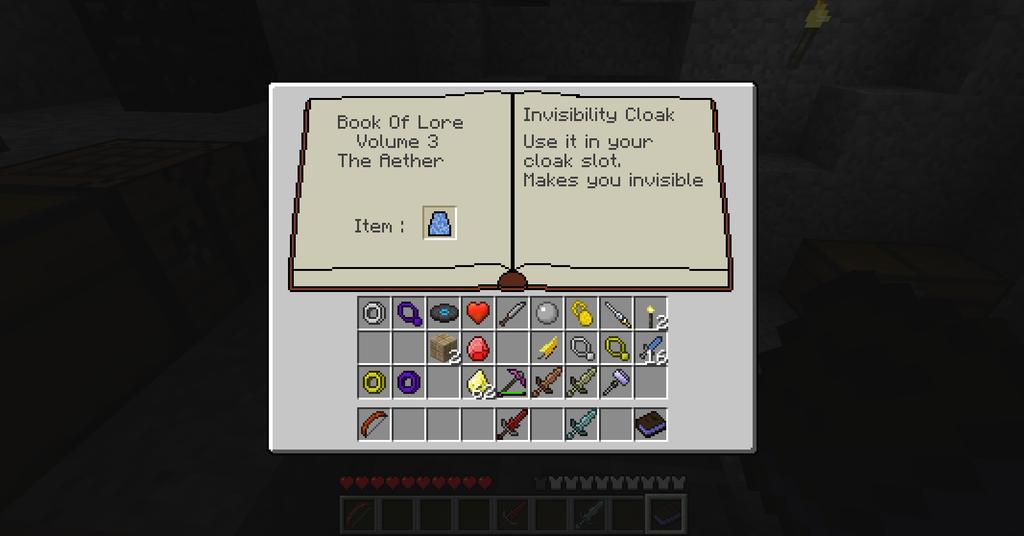1024x536 pixels.
Task: Select the gray orb item
Action: (x=546, y=313)
